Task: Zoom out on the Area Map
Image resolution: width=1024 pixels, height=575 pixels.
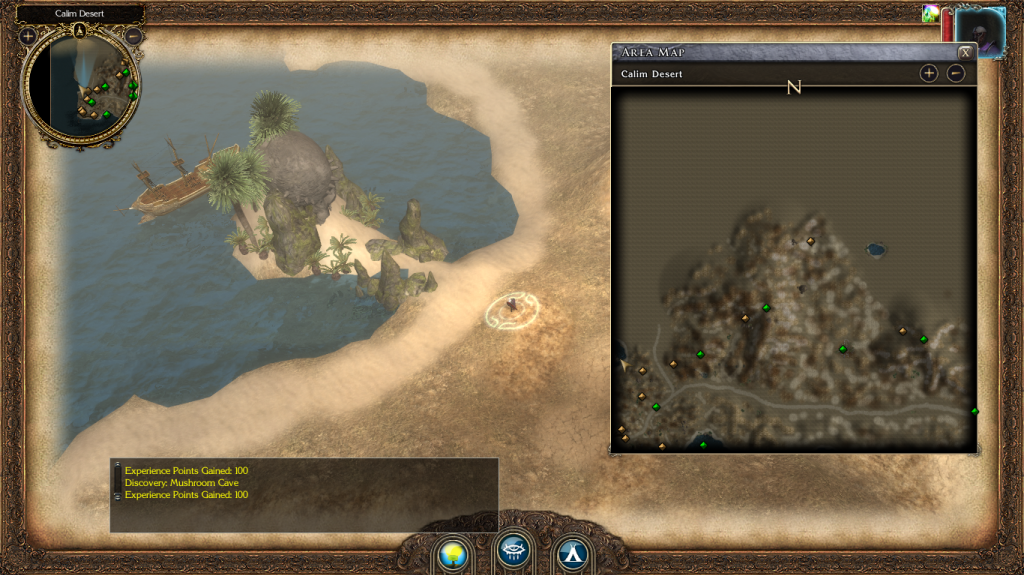Action: click(956, 73)
